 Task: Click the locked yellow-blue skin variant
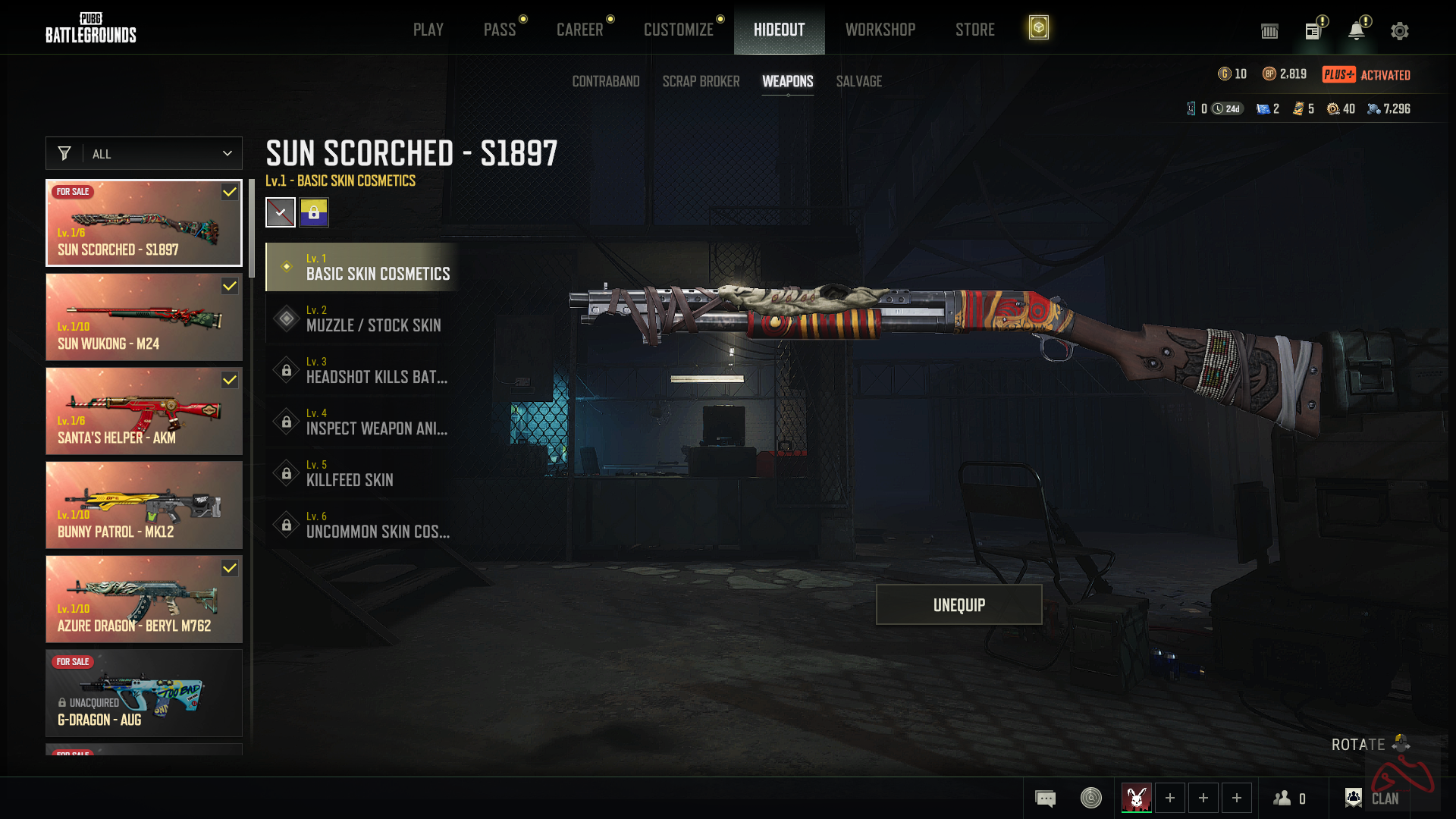313,212
